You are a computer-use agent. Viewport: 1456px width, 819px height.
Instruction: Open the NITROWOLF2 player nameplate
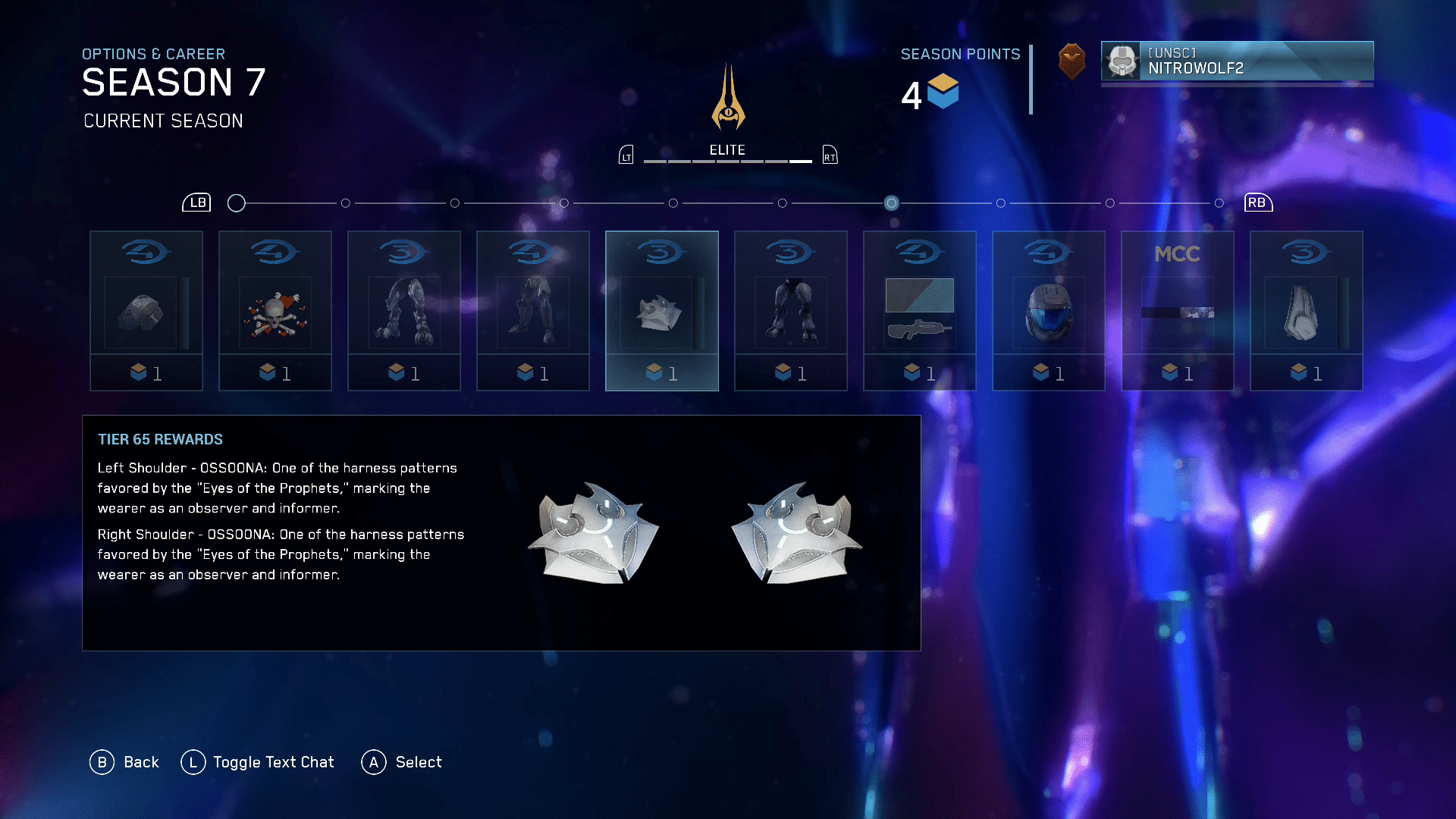click(x=1237, y=61)
